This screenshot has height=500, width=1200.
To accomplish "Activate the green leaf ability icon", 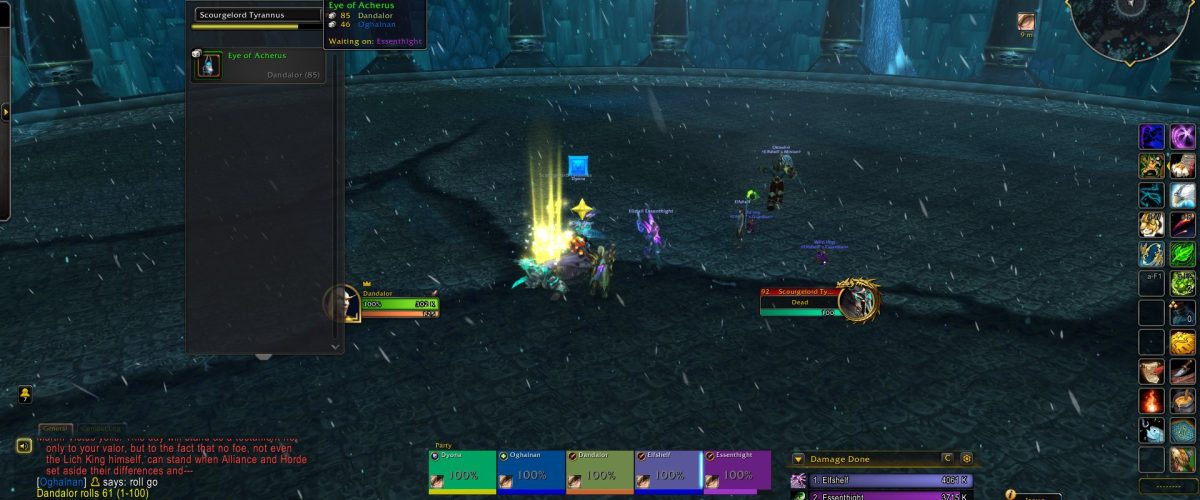I will (1183, 254).
